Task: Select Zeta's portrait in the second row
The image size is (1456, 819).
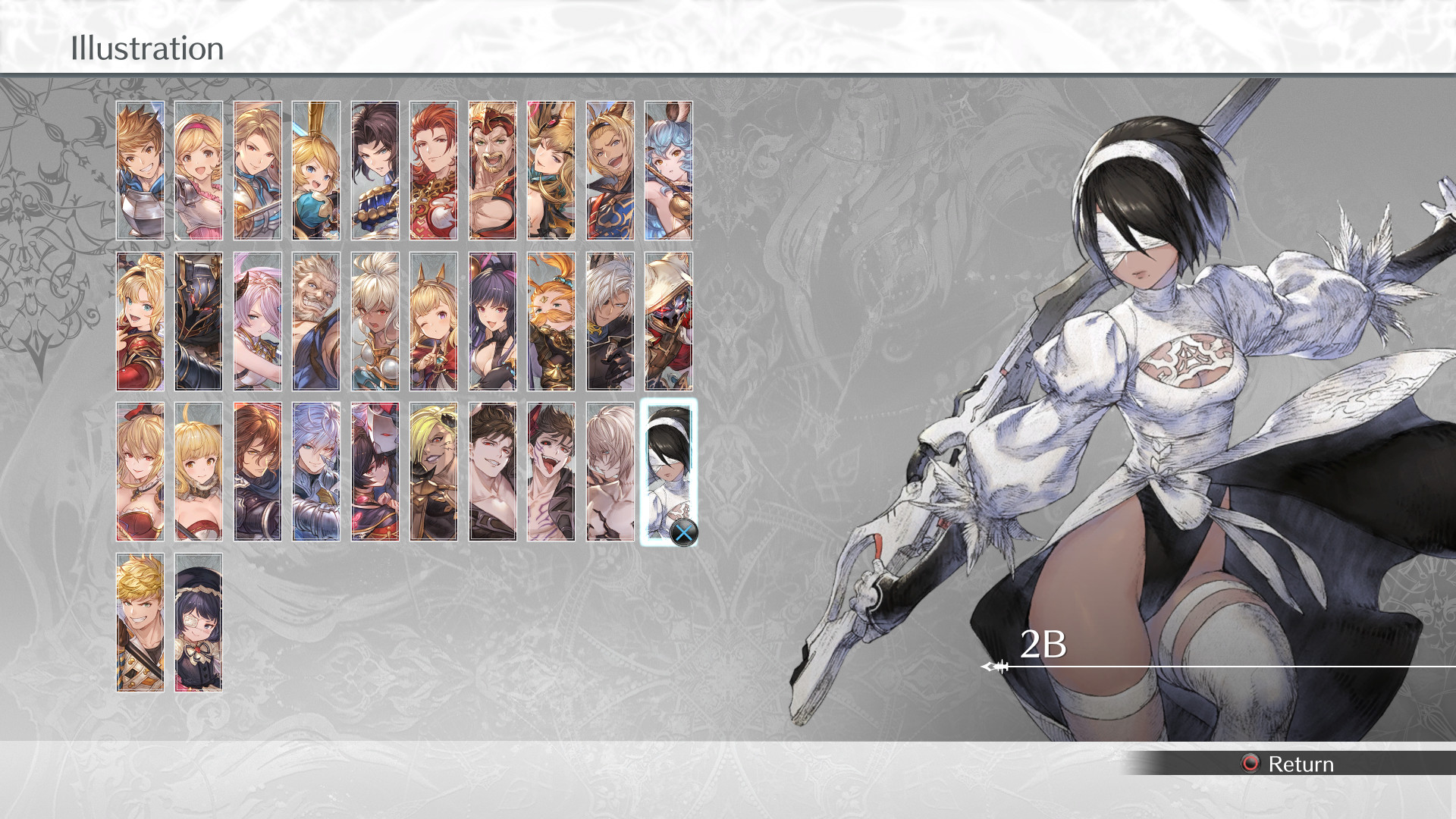Action: coord(140,320)
